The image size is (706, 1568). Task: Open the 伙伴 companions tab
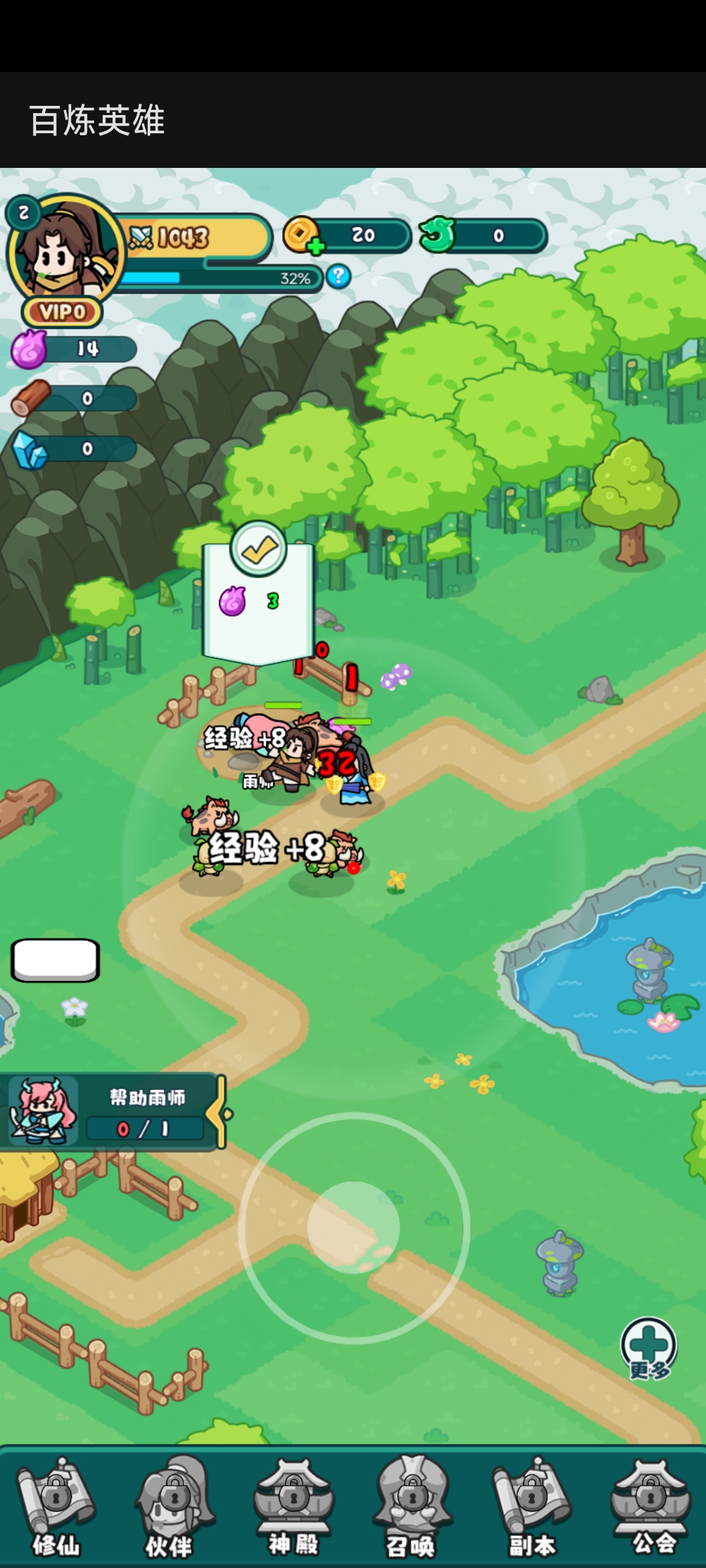click(x=174, y=1507)
